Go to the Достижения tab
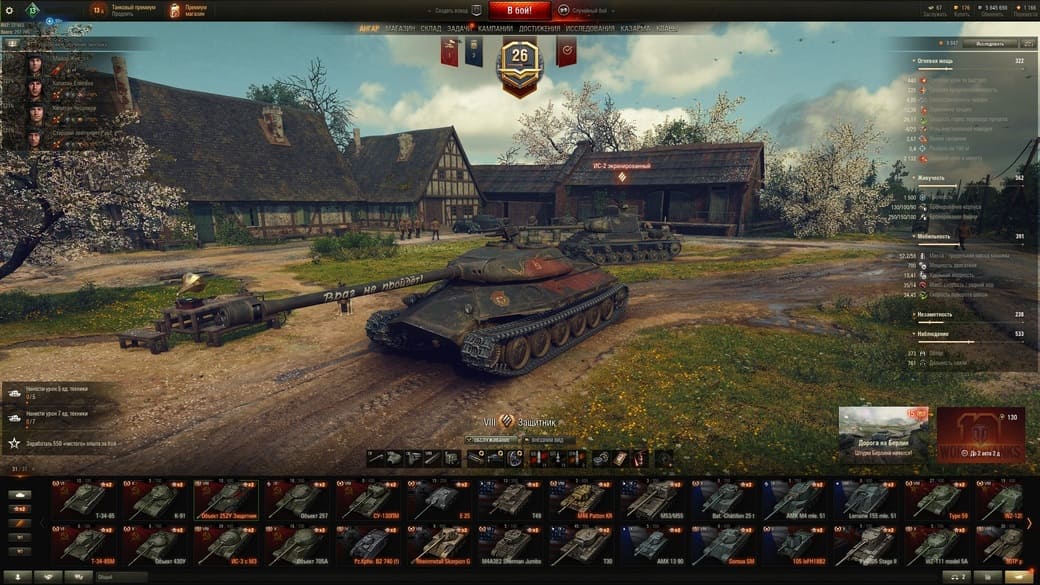The width and height of the screenshot is (1040, 585). coord(540,29)
